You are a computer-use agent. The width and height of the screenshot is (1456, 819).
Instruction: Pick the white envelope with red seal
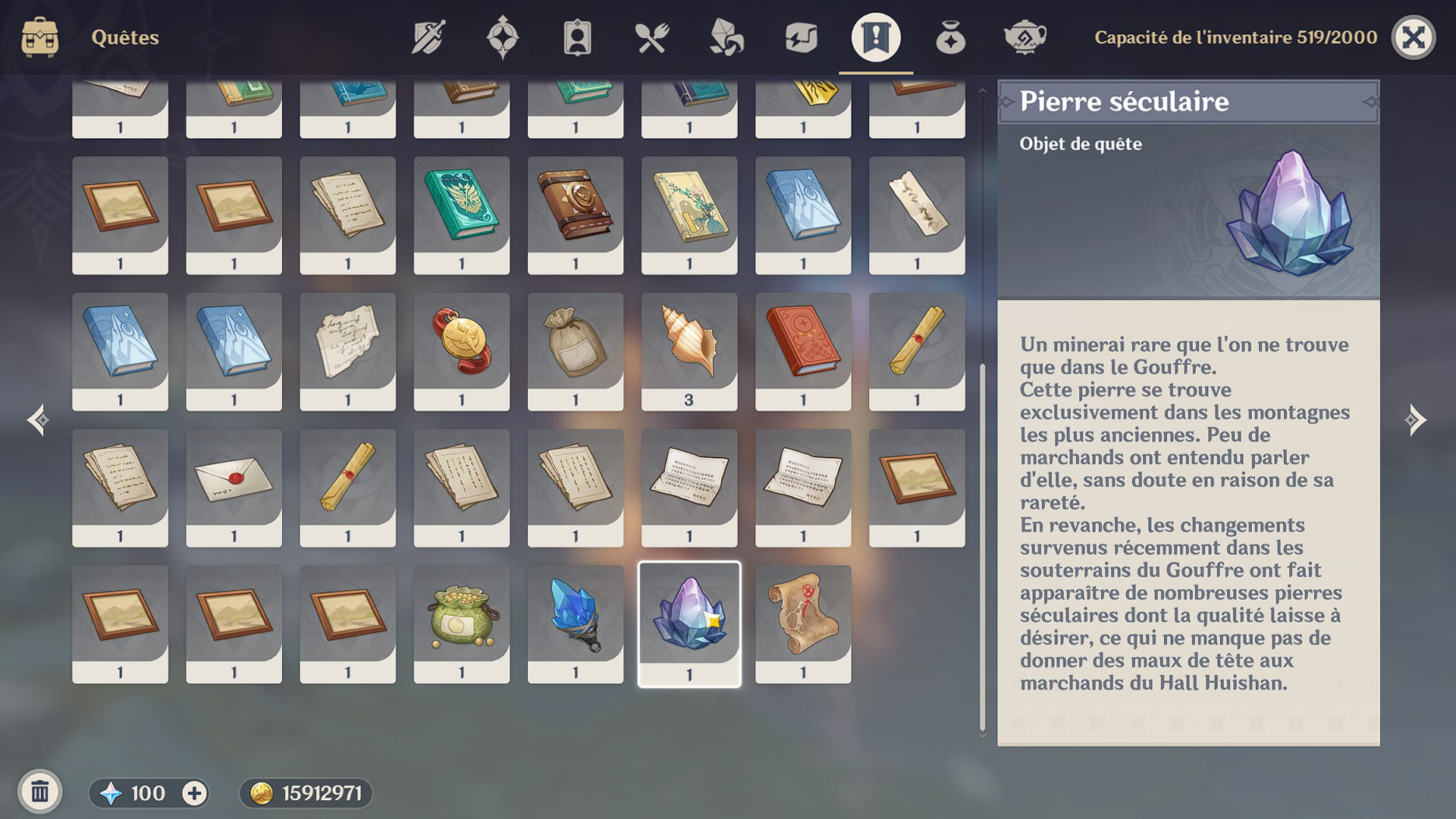click(x=234, y=487)
